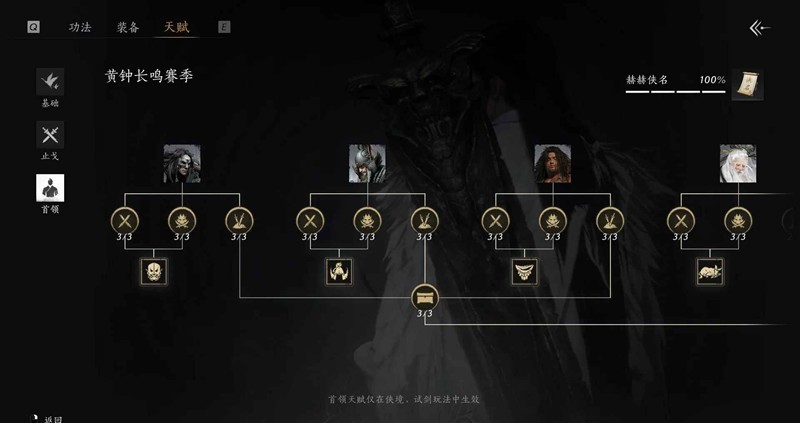Select the 天赋 talent tab

coord(176,27)
